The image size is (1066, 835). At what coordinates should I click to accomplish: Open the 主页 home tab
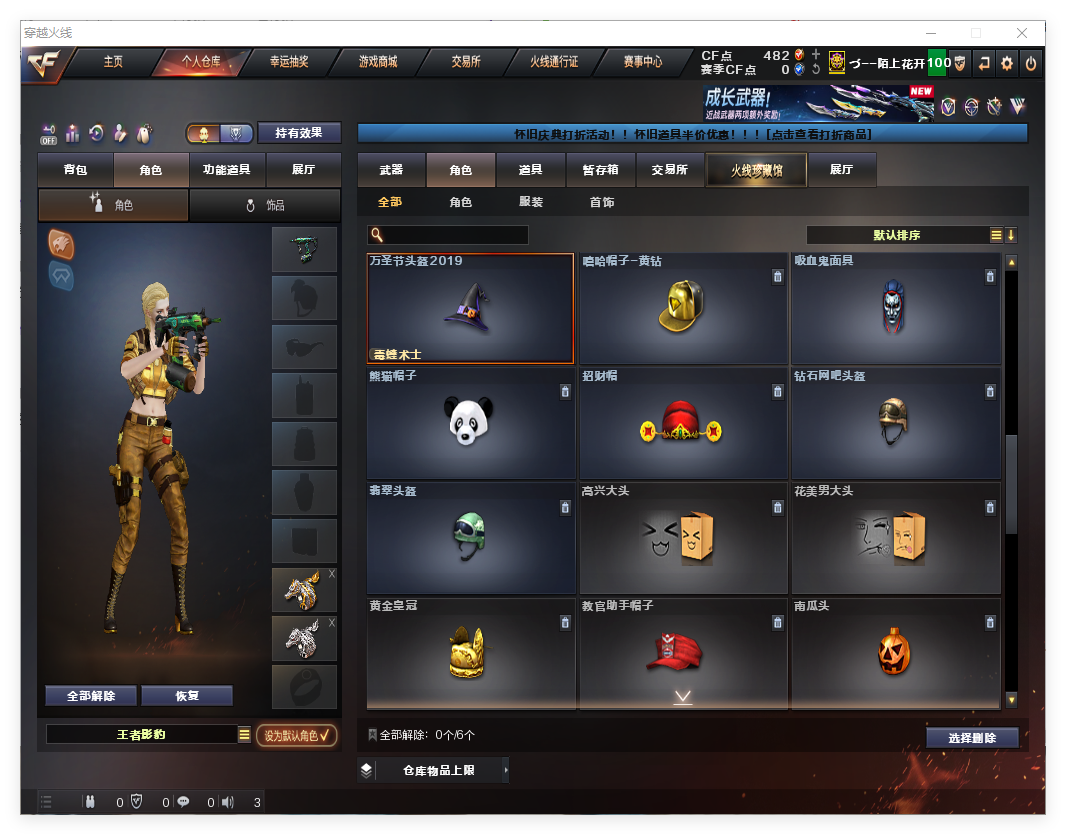113,62
